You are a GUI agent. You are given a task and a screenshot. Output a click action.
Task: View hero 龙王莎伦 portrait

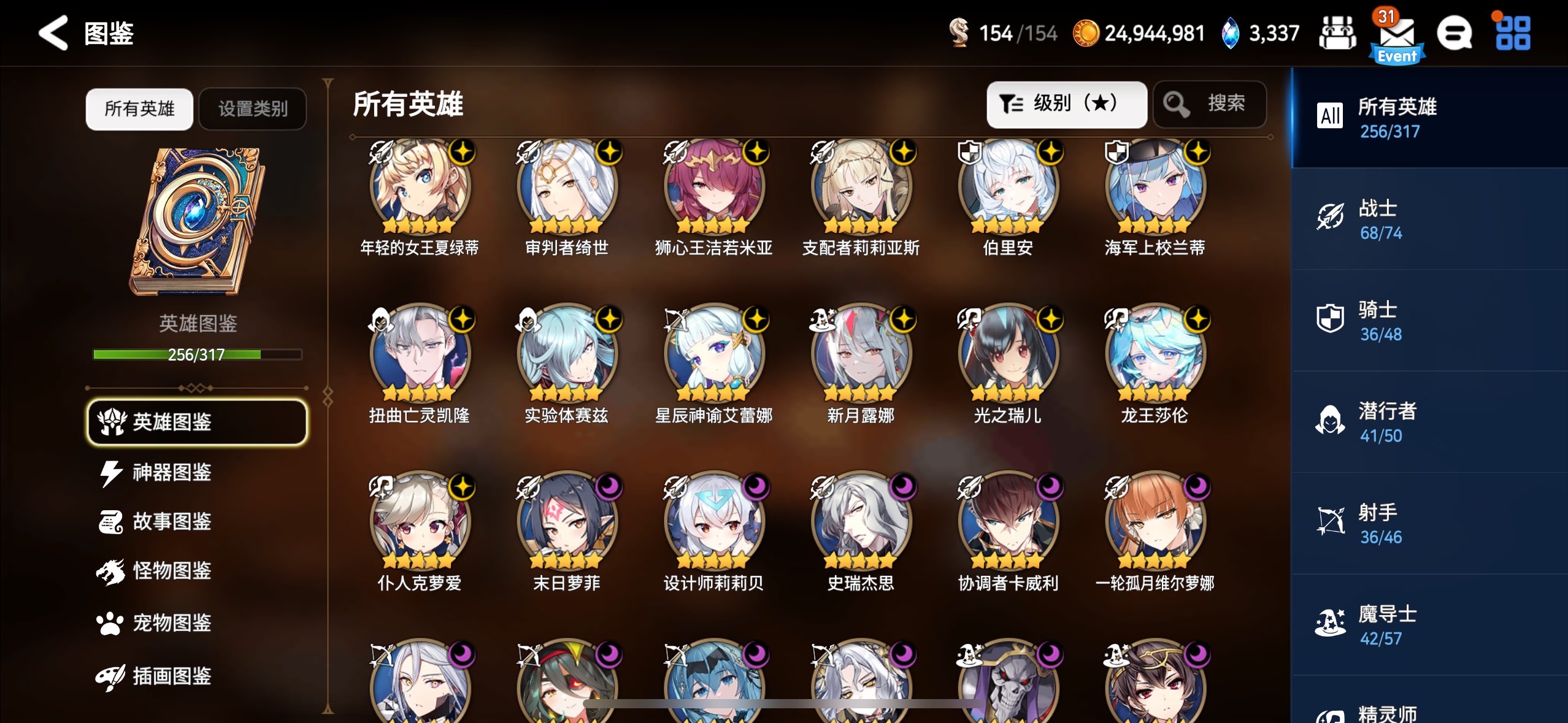[1155, 354]
